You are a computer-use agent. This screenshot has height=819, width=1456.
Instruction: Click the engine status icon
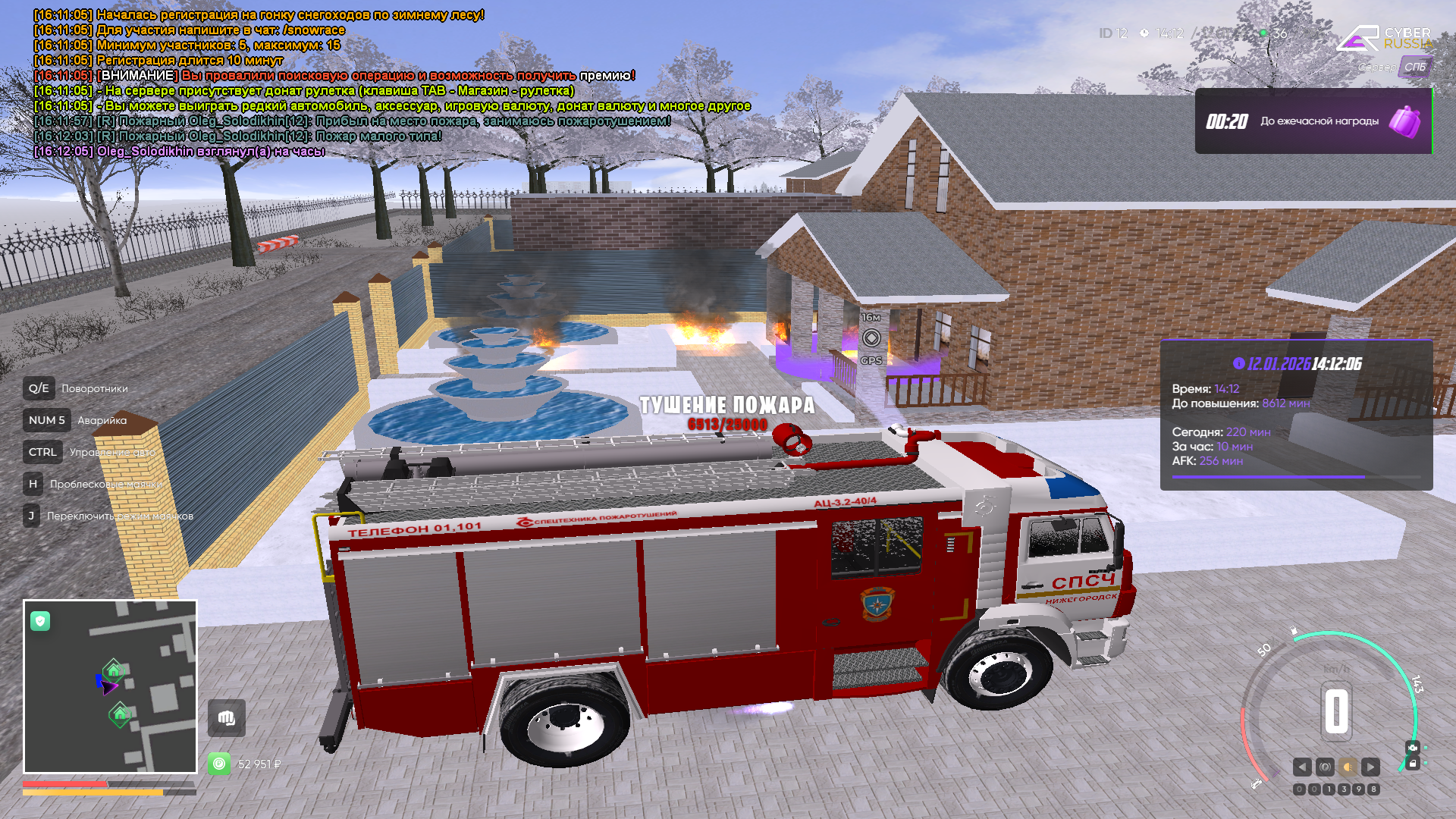[x=1412, y=748]
